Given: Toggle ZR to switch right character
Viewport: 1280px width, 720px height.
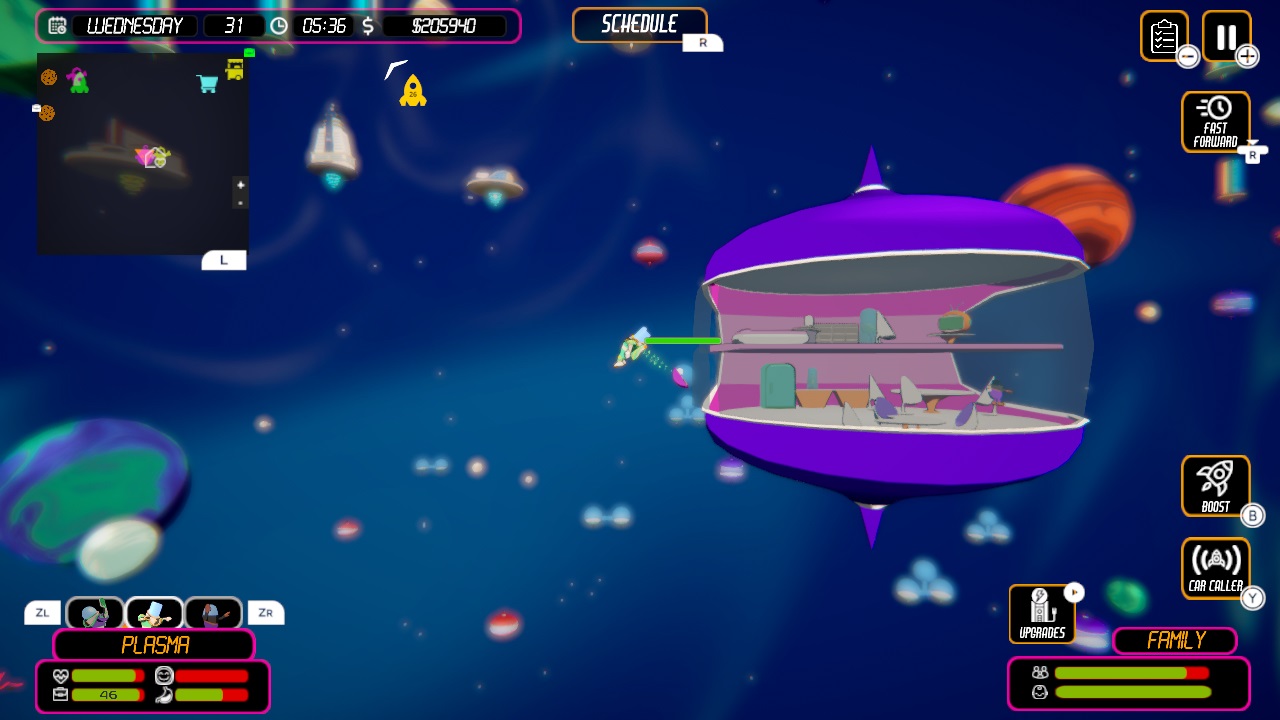Looking at the screenshot, I should tap(265, 612).
